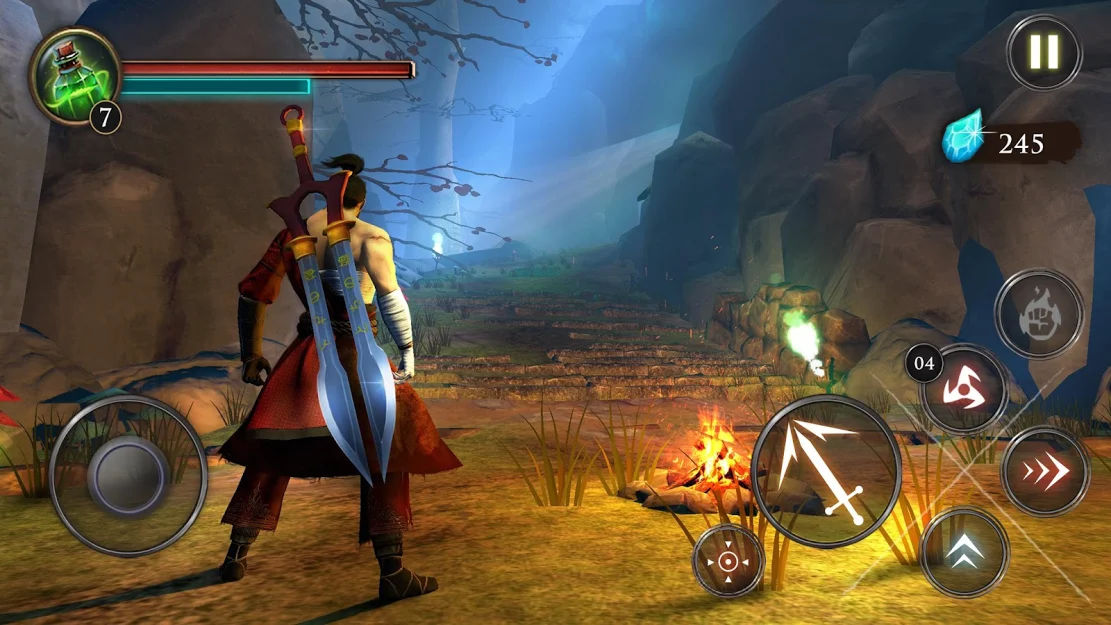Use the green health potion
1111x625 pixels.
74,76
